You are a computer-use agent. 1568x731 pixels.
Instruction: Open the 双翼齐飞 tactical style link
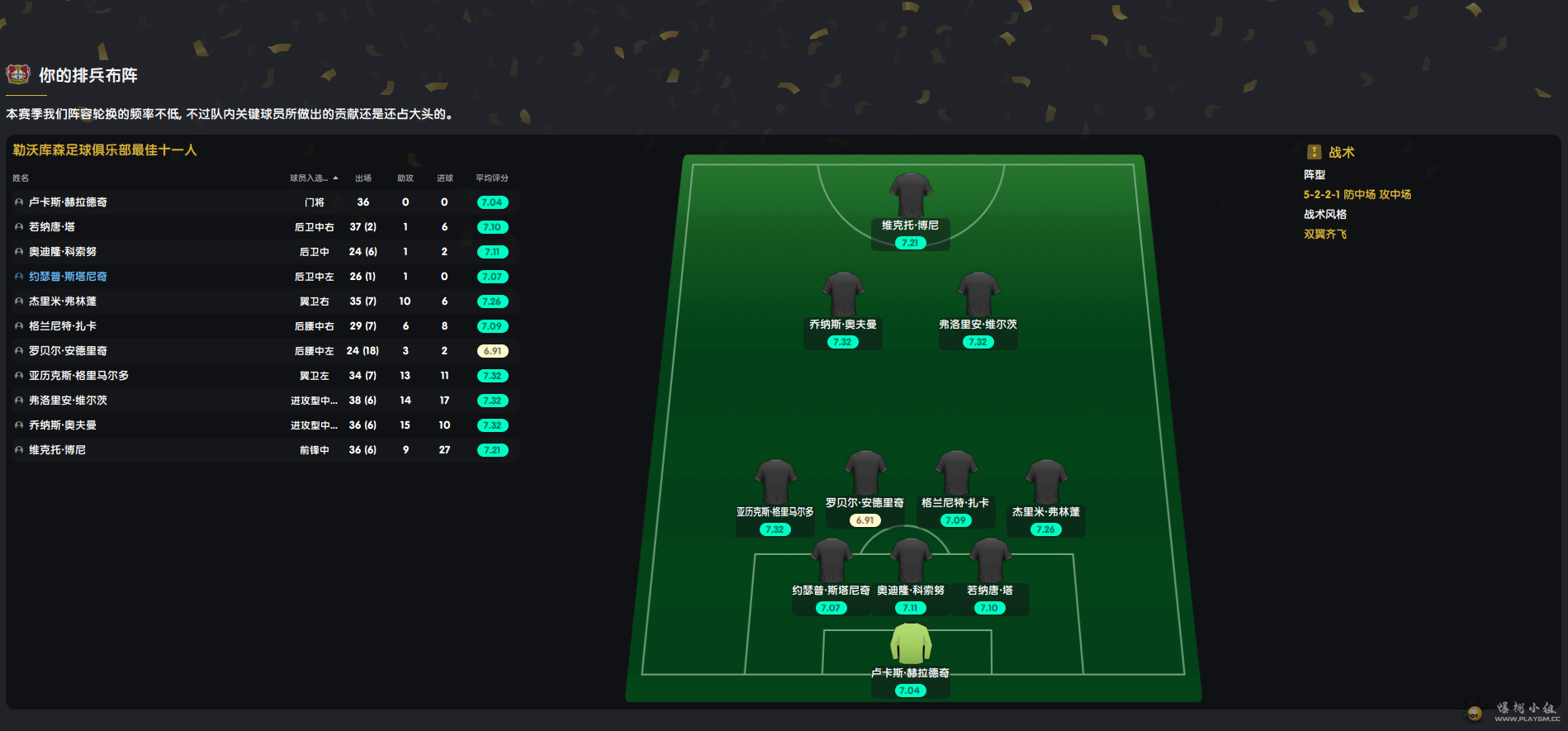pyautogui.click(x=1324, y=235)
